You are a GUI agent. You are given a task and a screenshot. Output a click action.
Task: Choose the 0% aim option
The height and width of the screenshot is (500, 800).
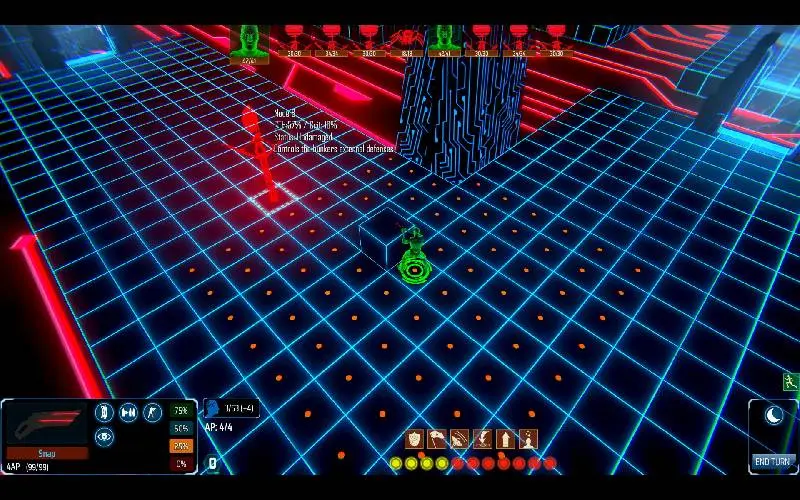180,463
